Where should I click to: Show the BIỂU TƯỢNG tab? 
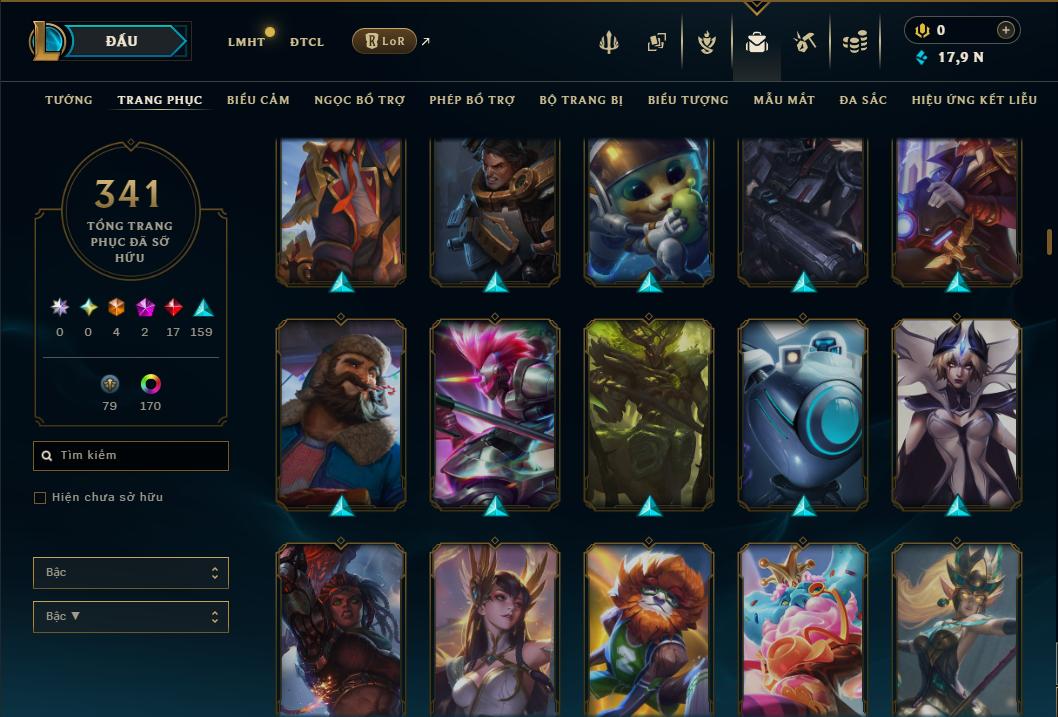coord(688,100)
